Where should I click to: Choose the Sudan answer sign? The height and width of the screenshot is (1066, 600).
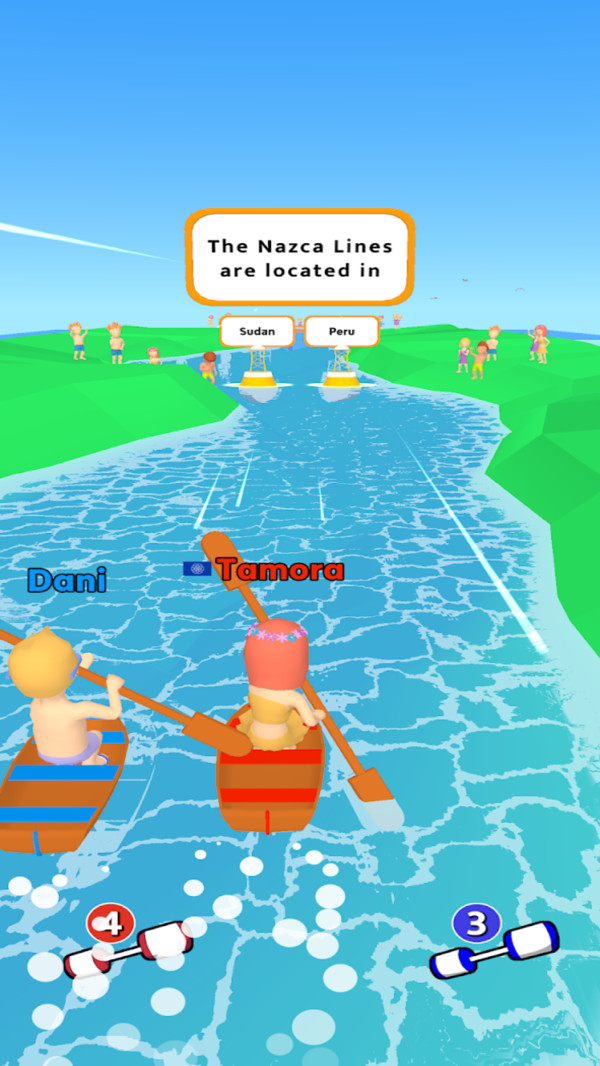pos(257,331)
